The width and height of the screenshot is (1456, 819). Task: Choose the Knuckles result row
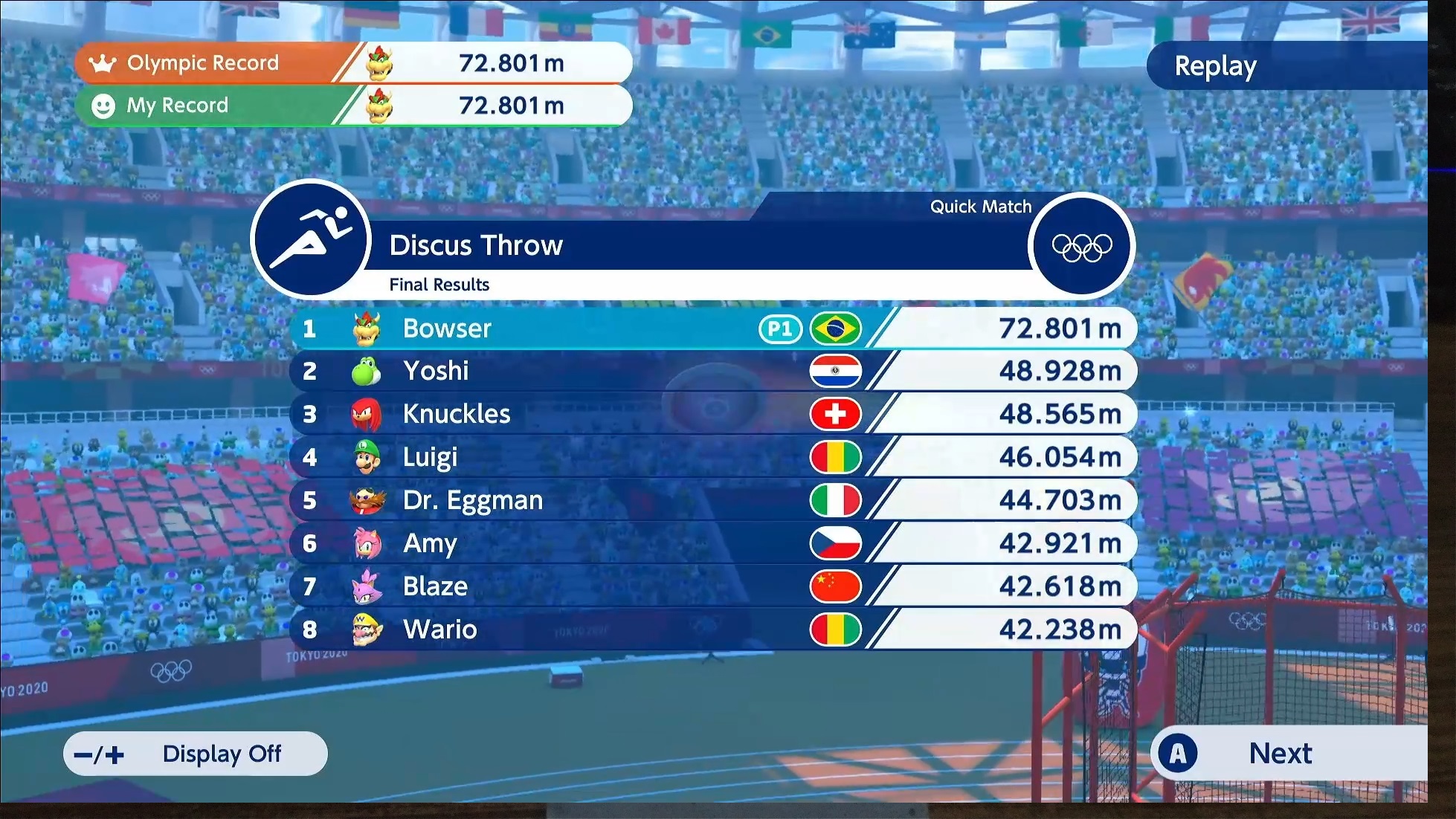point(712,414)
